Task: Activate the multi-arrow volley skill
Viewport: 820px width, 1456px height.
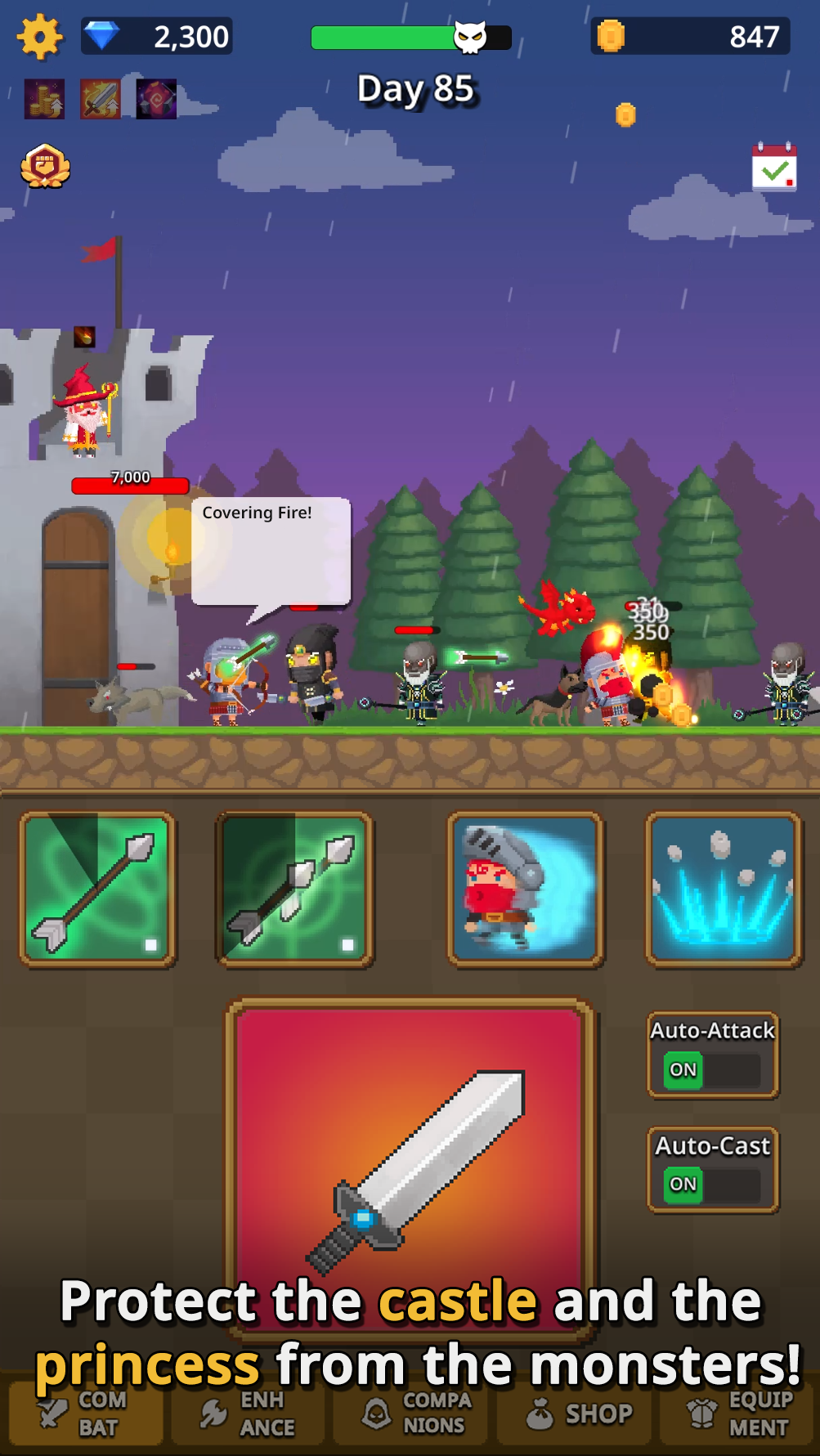Action: (x=294, y=889)
